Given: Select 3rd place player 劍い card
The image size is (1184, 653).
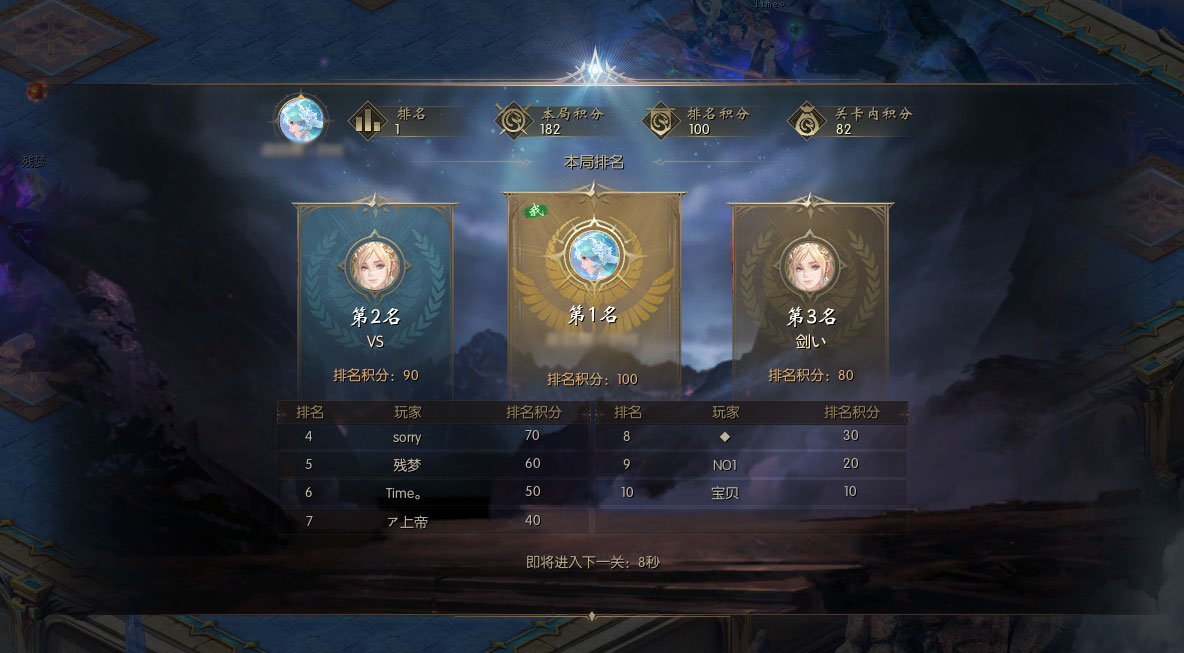Looking at the screenshot, I should point(811,295).
